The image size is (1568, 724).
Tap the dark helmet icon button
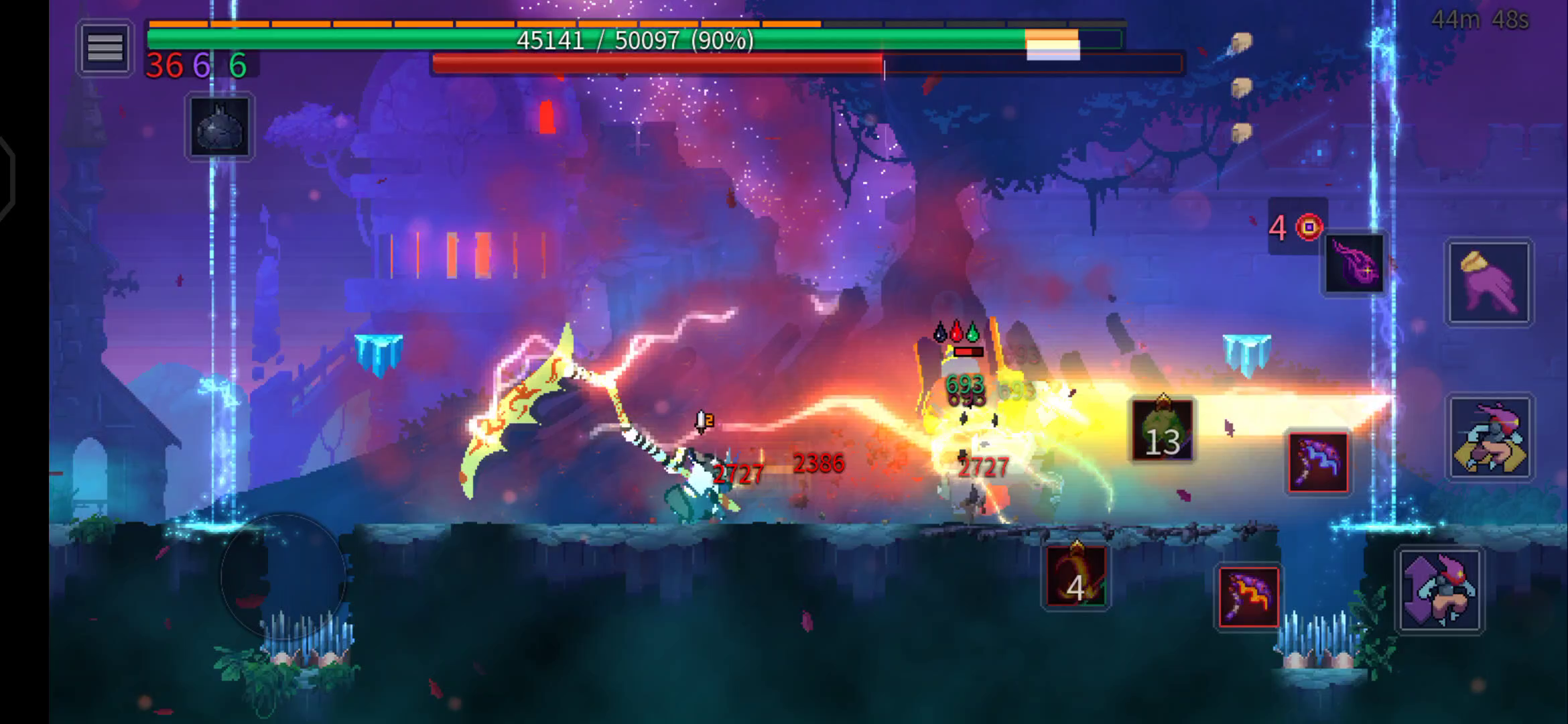point(219,127)
